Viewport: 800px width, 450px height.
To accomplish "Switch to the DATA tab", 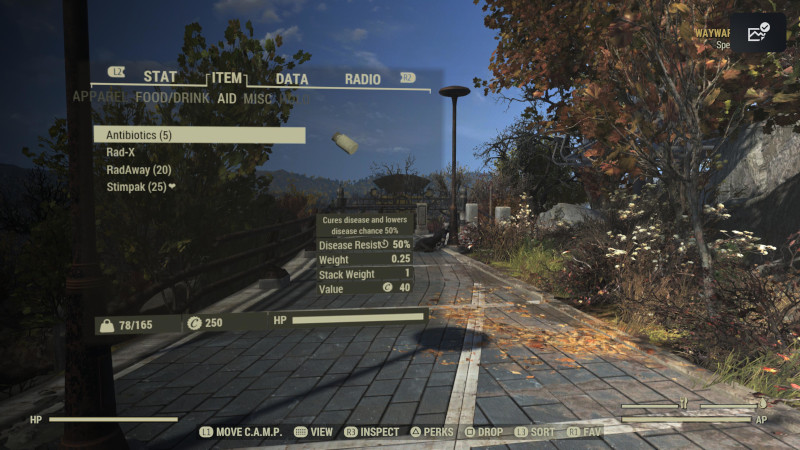I will click(x=292, y=78).
